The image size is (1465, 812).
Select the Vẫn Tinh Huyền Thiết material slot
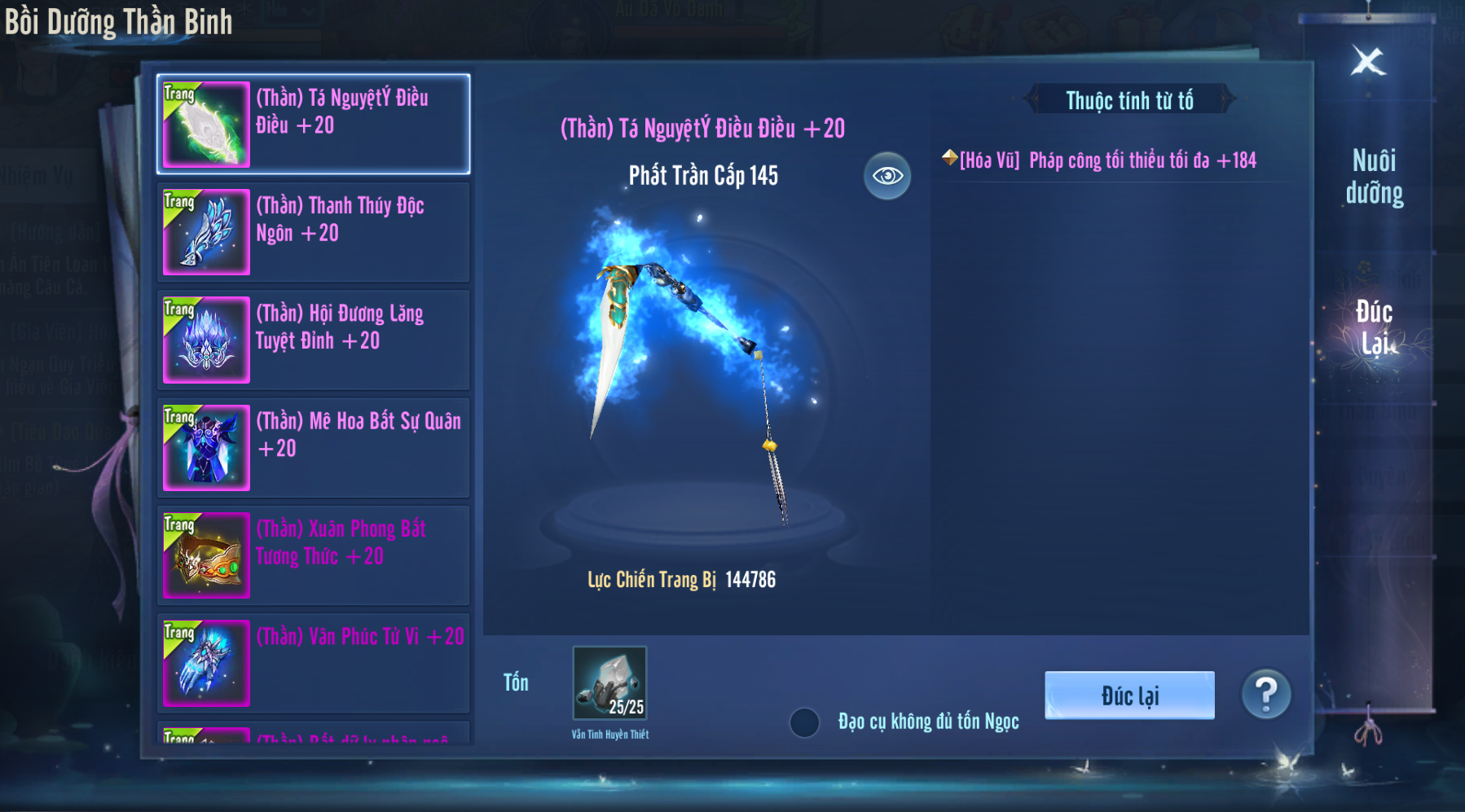tap(609, 683)
